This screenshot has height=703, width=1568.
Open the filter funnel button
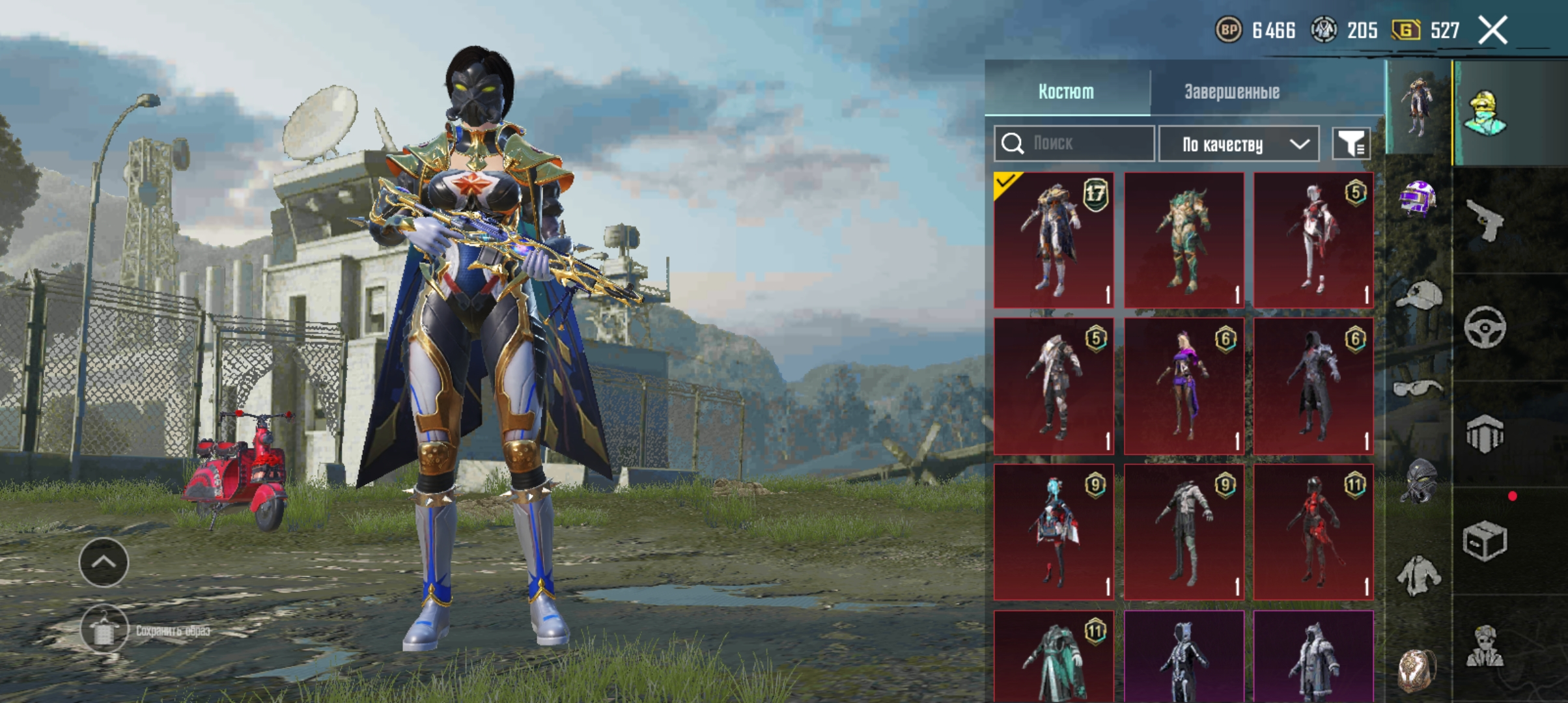[x=1351, y=143]
